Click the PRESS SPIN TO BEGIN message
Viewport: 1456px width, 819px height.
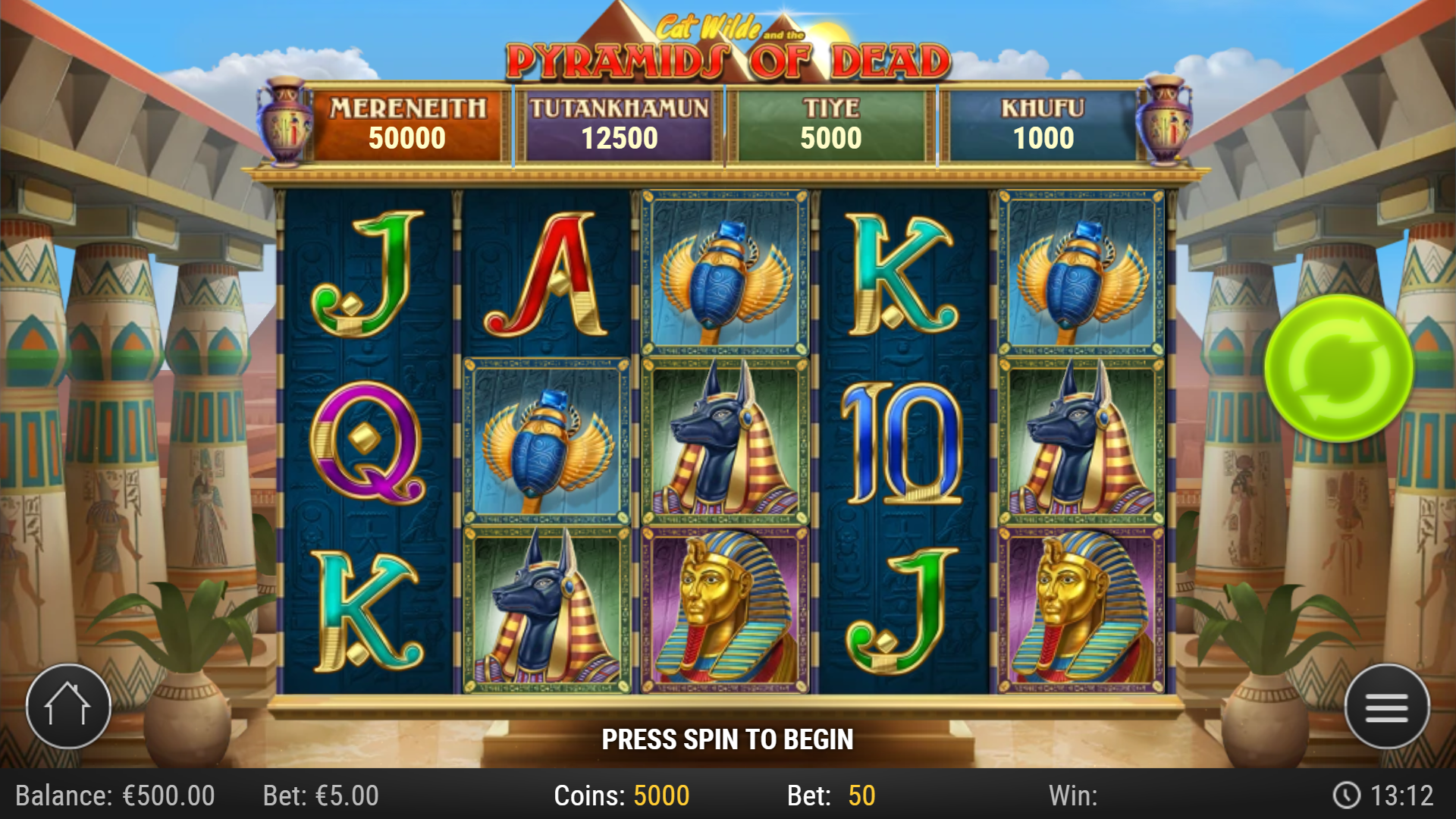coord(728,737)
